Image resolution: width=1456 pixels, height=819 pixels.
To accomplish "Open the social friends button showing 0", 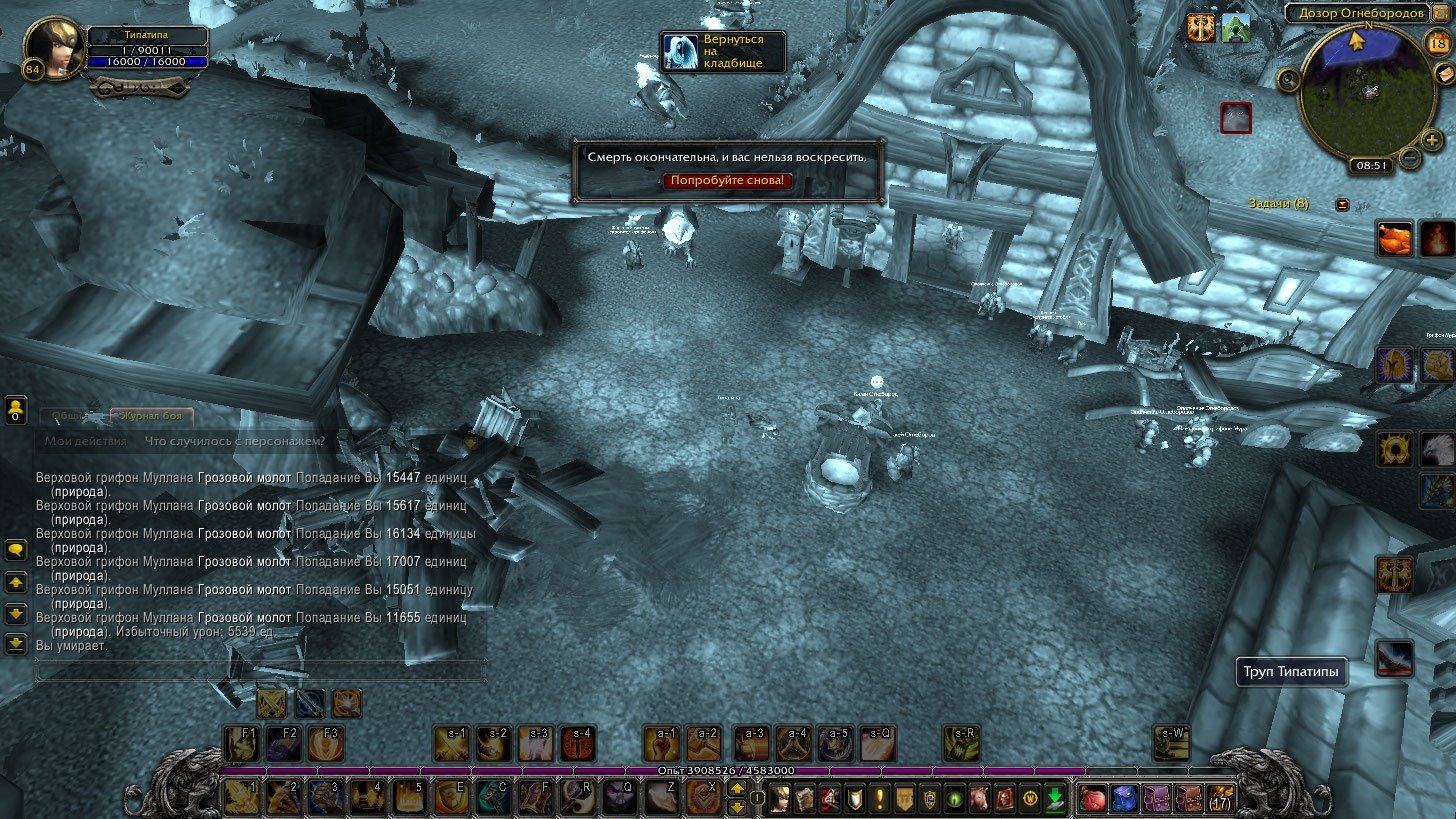I will (x=16, y=410).
